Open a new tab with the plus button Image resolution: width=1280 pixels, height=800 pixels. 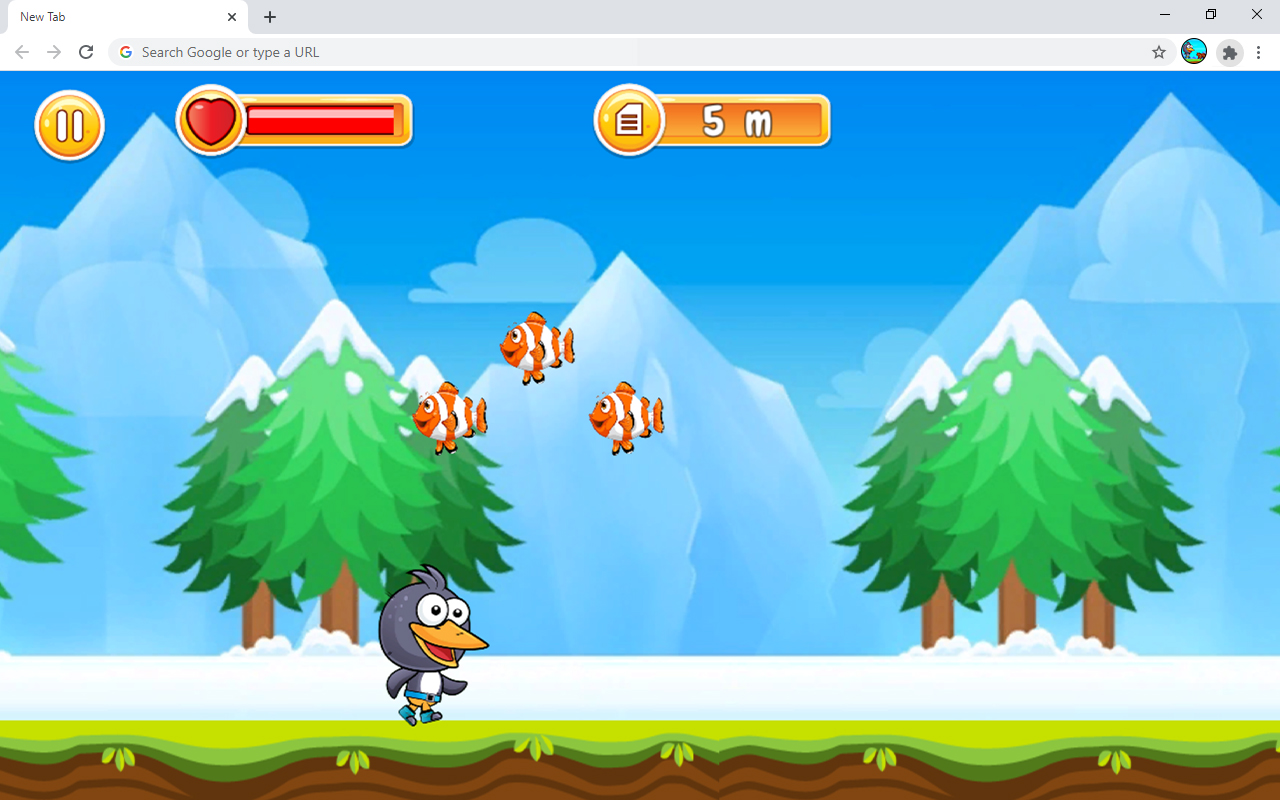pyautogui.click(x=269, y=17)
